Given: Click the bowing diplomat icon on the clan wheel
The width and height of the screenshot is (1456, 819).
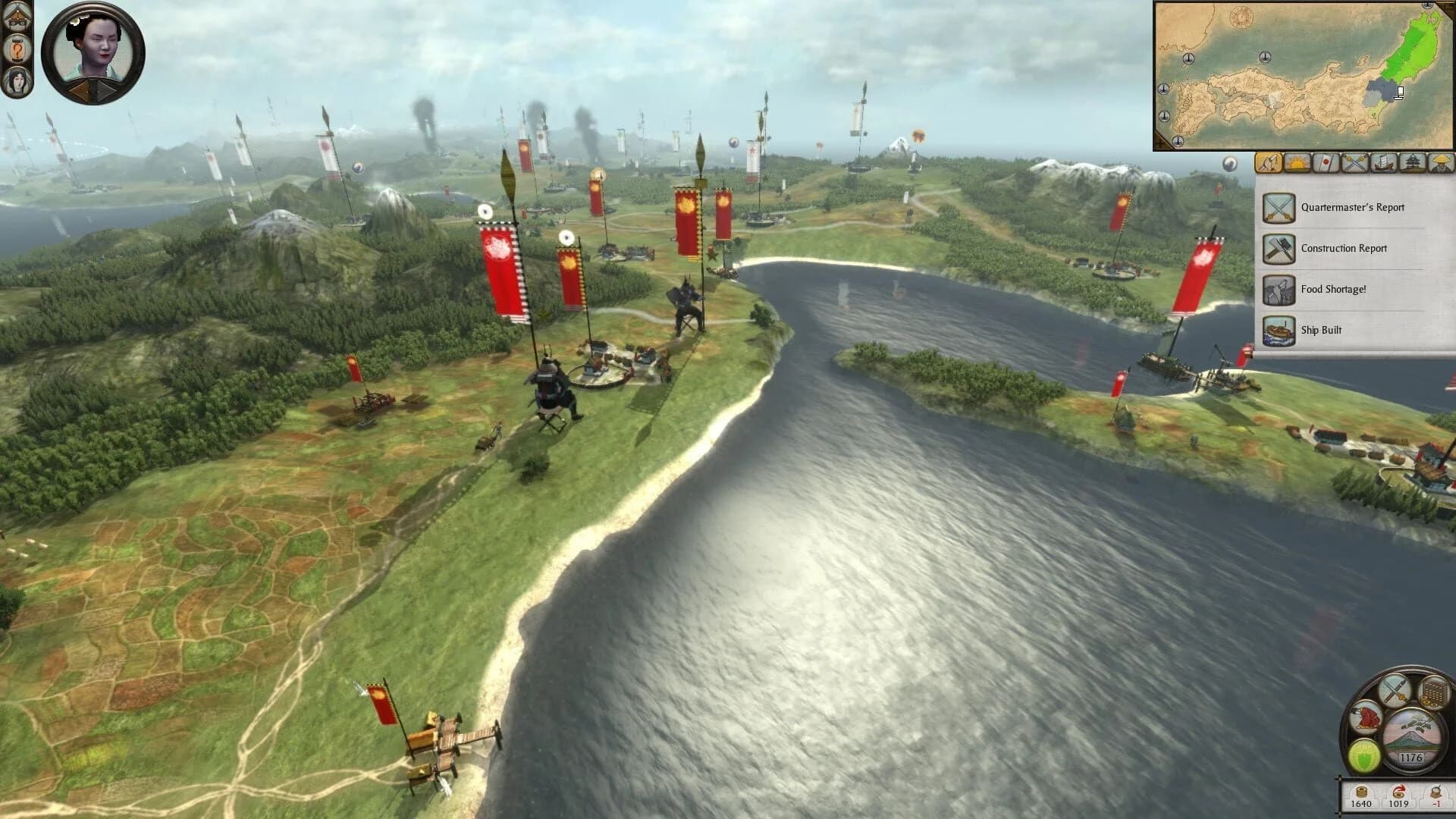Looking at the screenshot, I should [x=1366, y=719].
